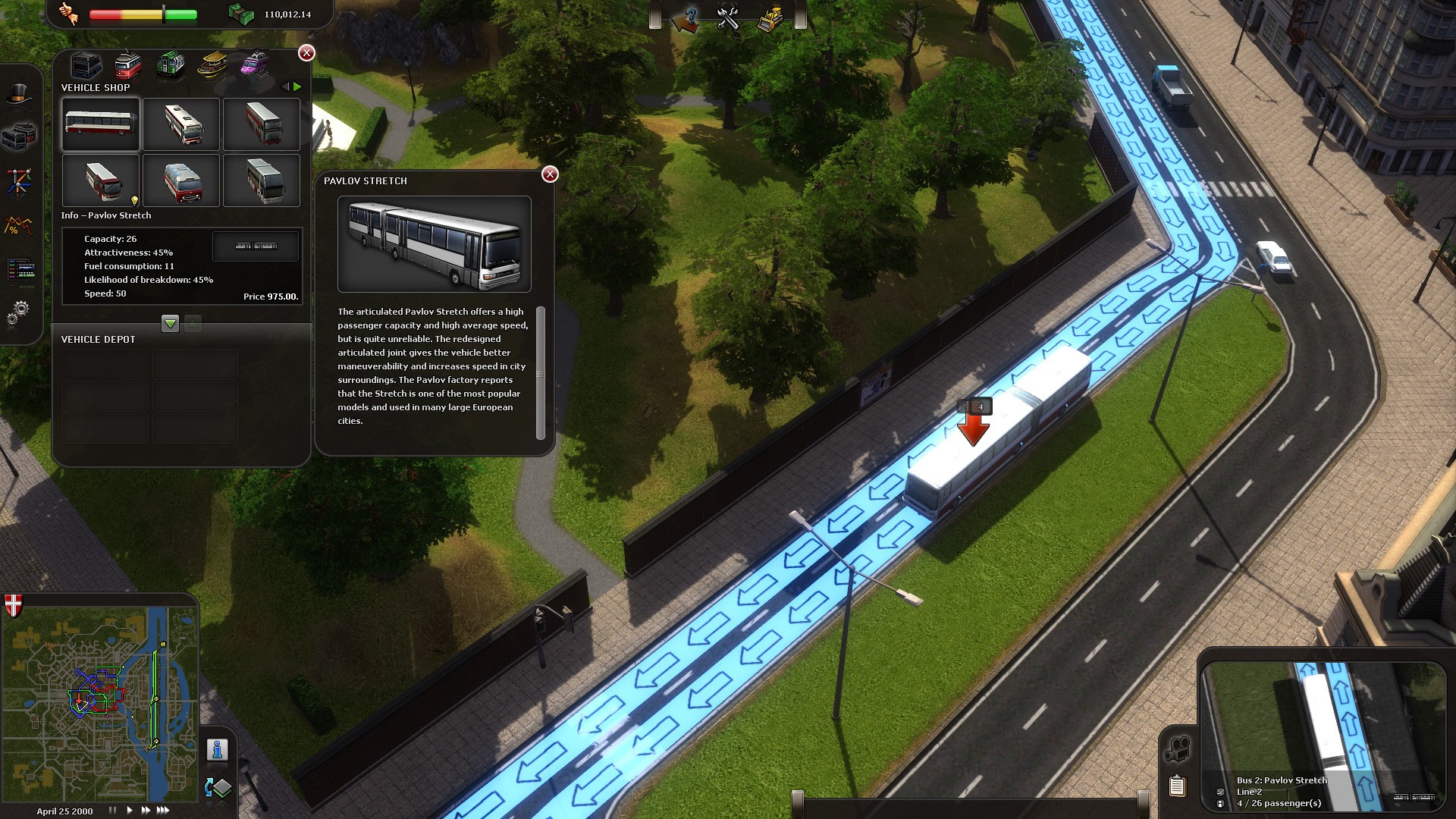Screen dimensions: 1456x819
Task: Select the green metro train category
Action: click(171, 65)
